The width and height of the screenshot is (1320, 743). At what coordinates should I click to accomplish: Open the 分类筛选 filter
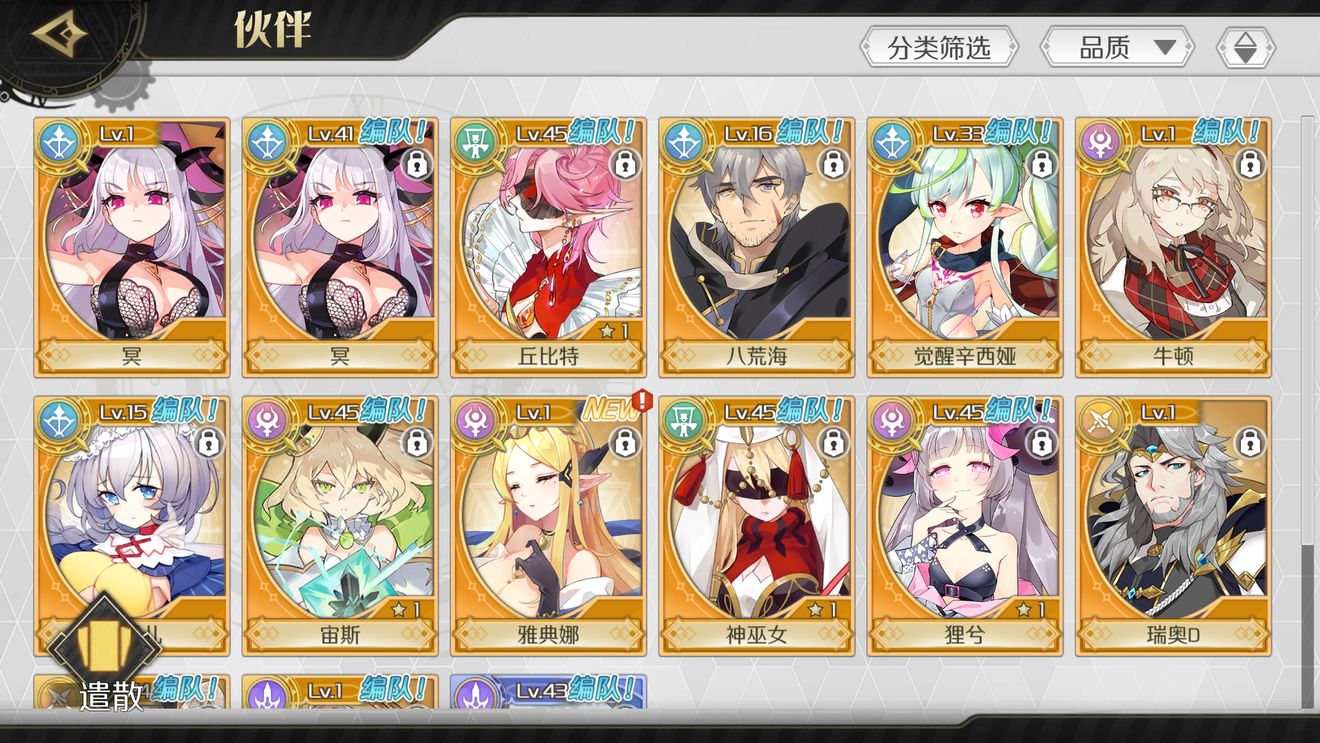point(939,47)
